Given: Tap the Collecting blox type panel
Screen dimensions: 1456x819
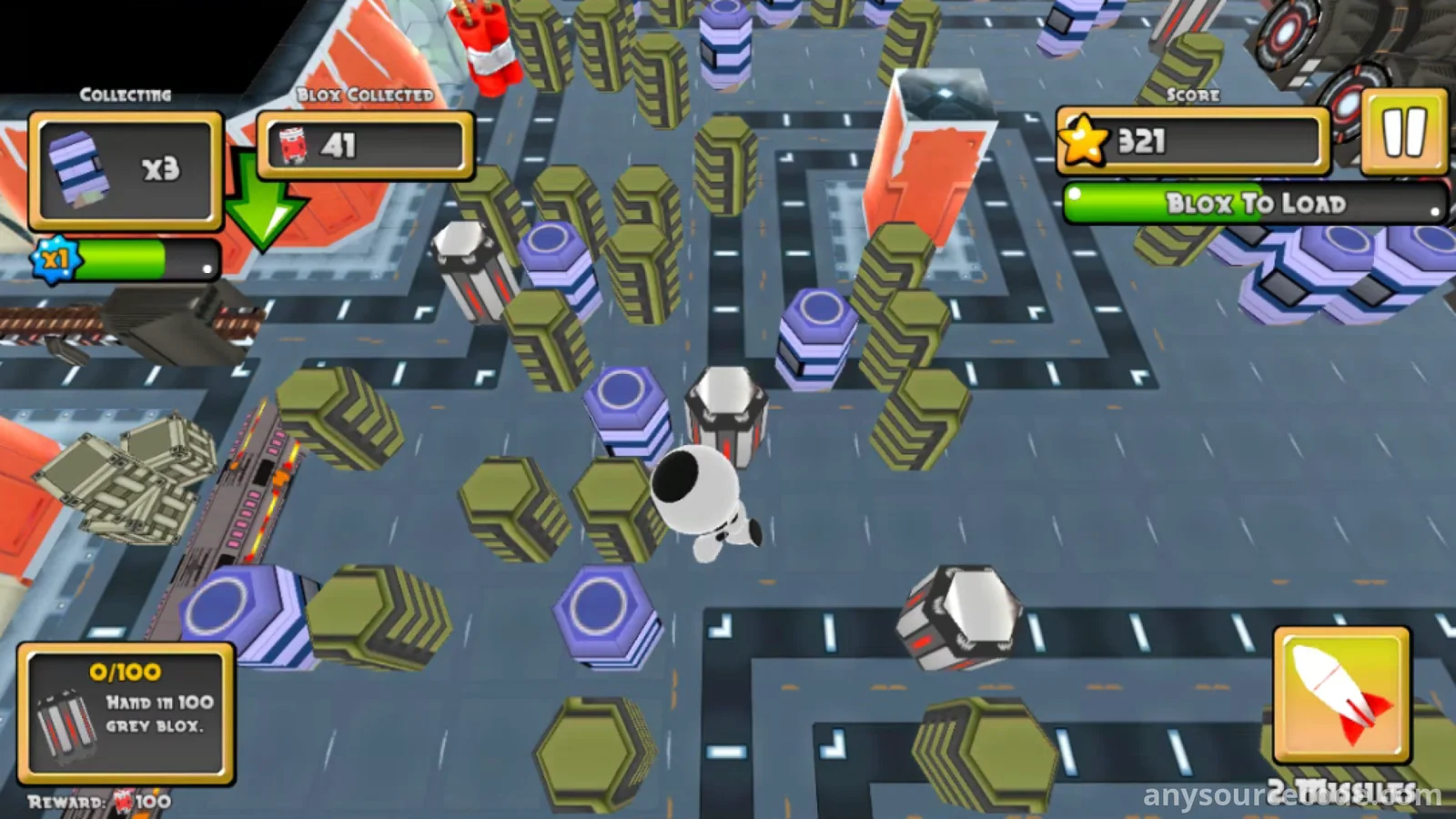Looking at the screenshot, I should pos(126,170).
